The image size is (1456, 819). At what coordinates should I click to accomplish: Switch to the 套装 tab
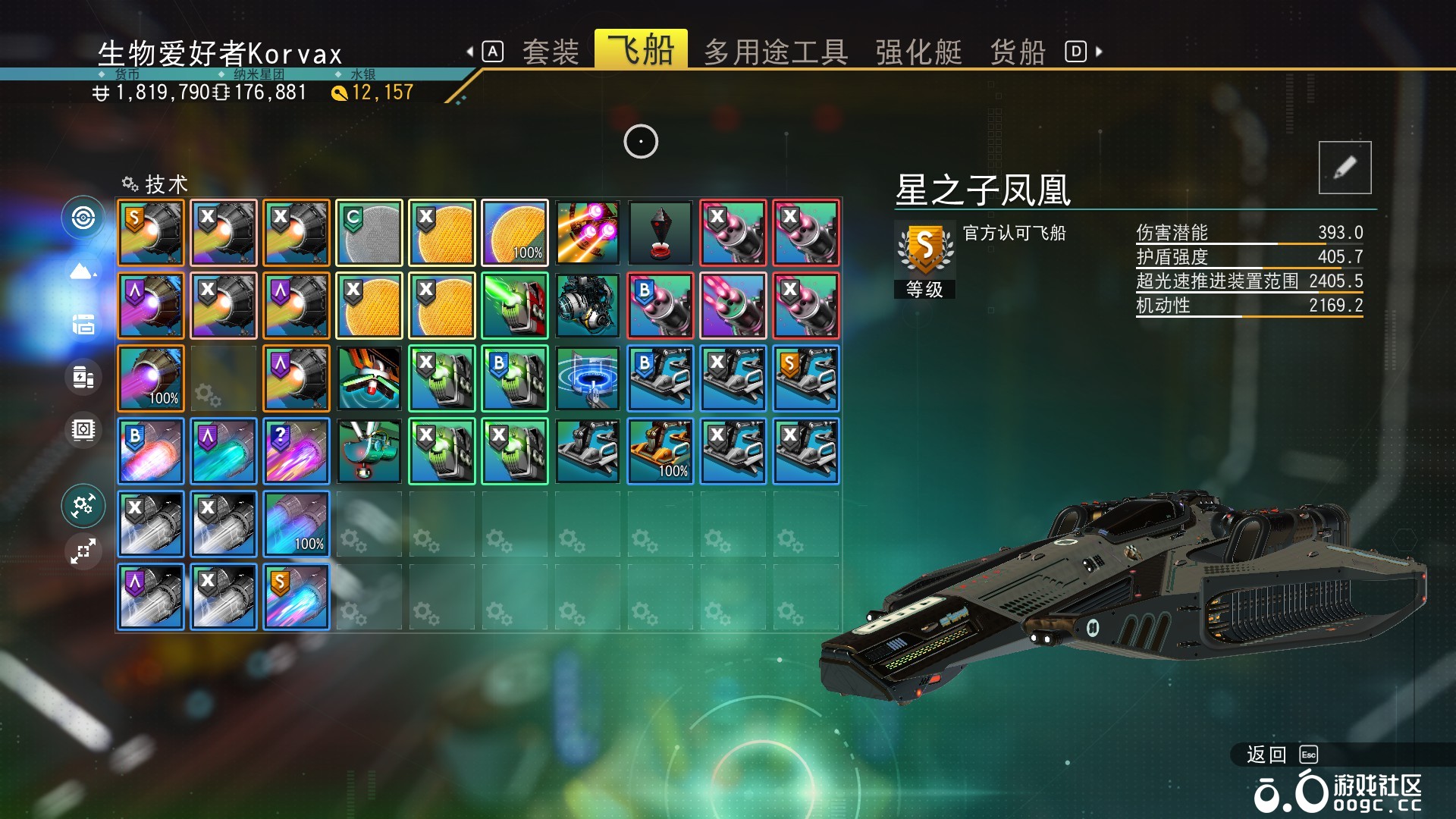coord(551,52)
